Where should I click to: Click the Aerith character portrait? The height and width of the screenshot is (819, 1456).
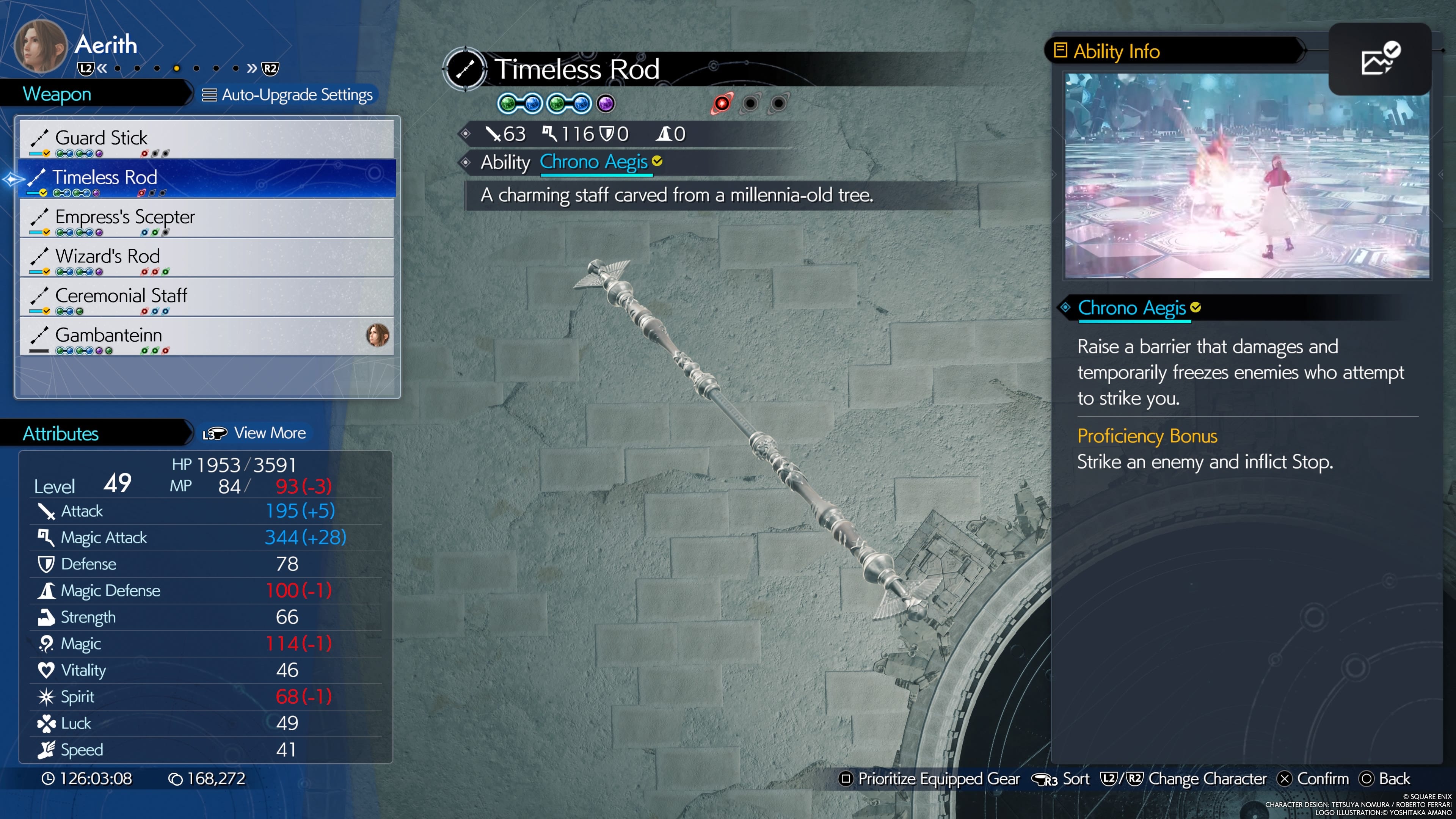click(x=40, y=46)
